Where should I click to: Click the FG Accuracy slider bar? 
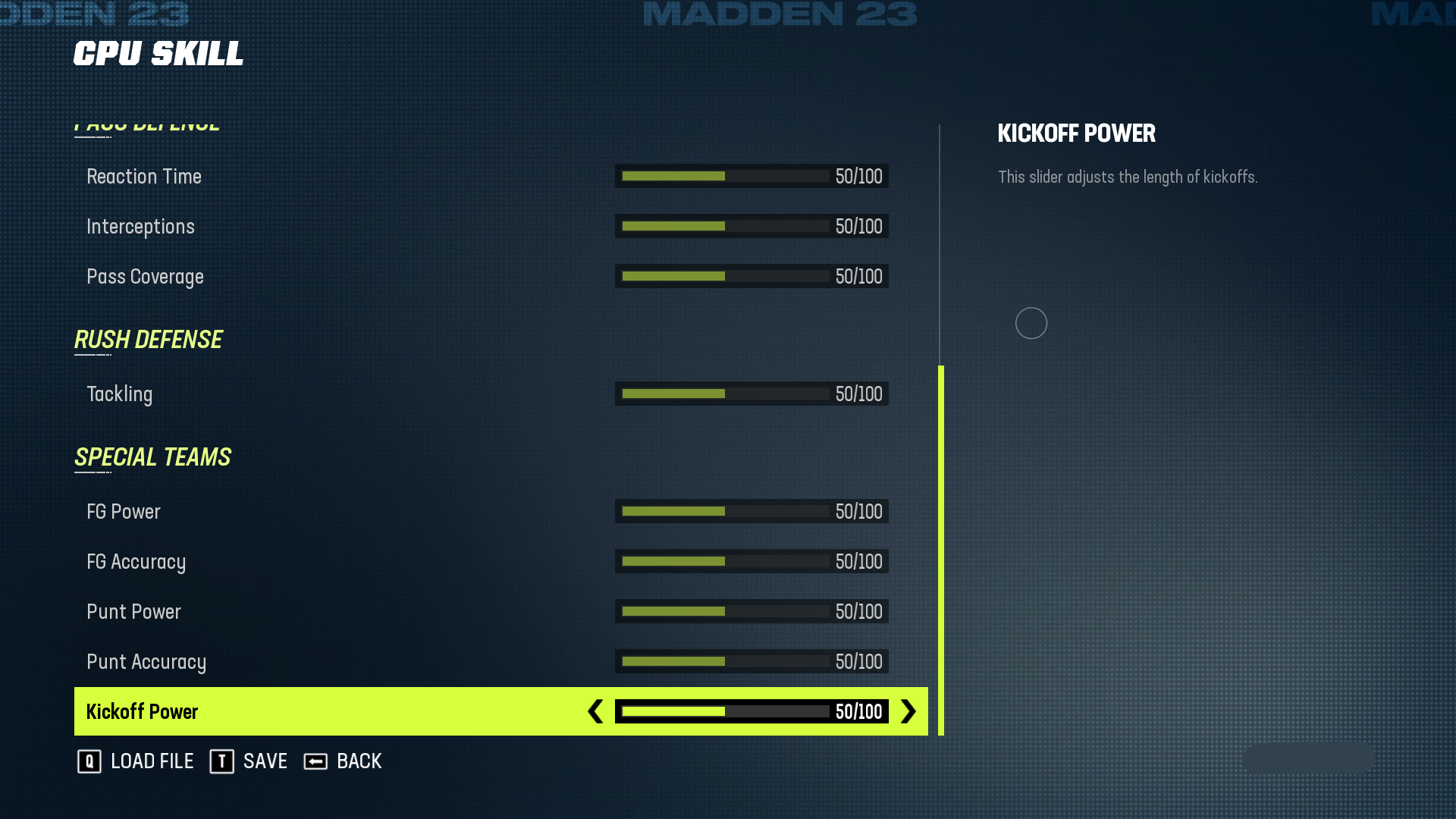point(751,561)
